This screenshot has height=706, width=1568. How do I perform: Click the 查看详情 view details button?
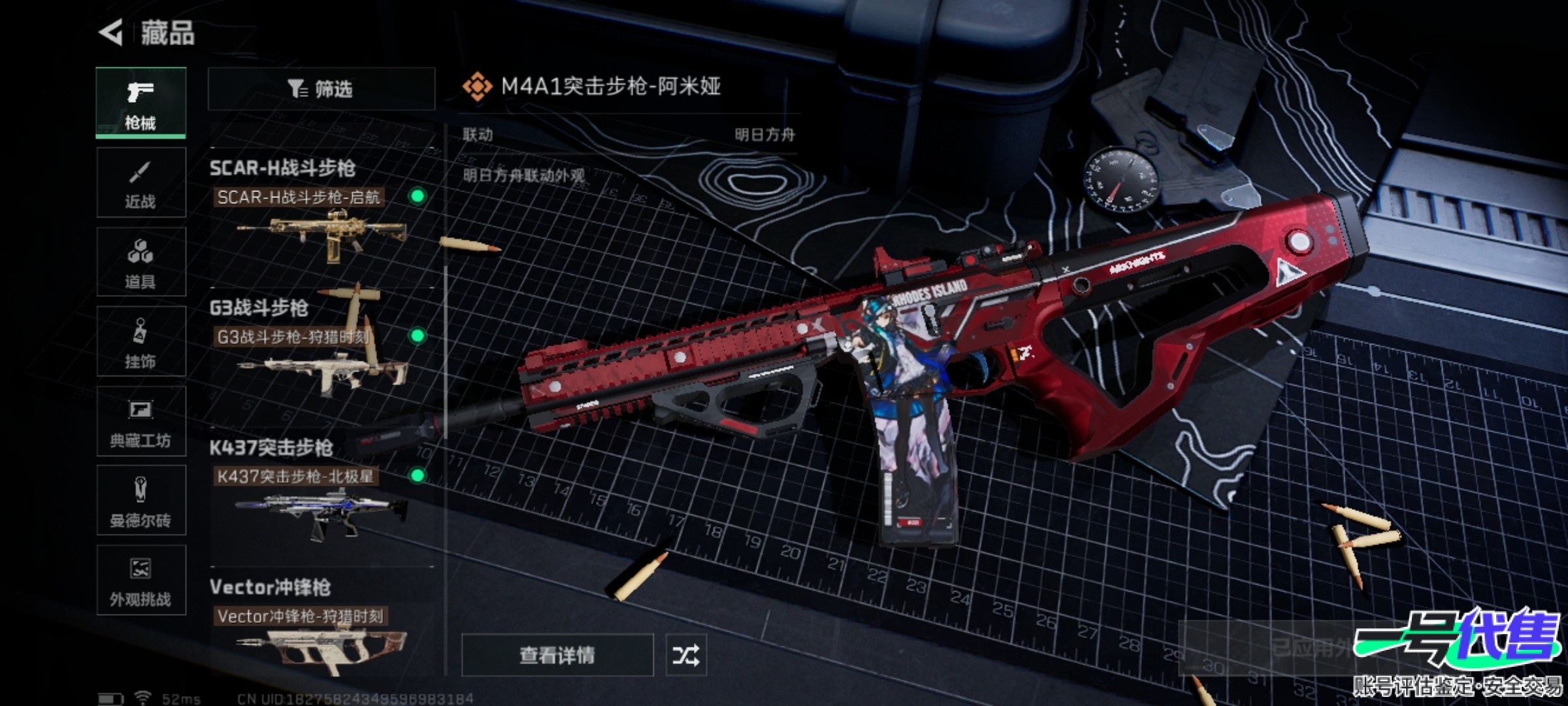pos(557,654)
